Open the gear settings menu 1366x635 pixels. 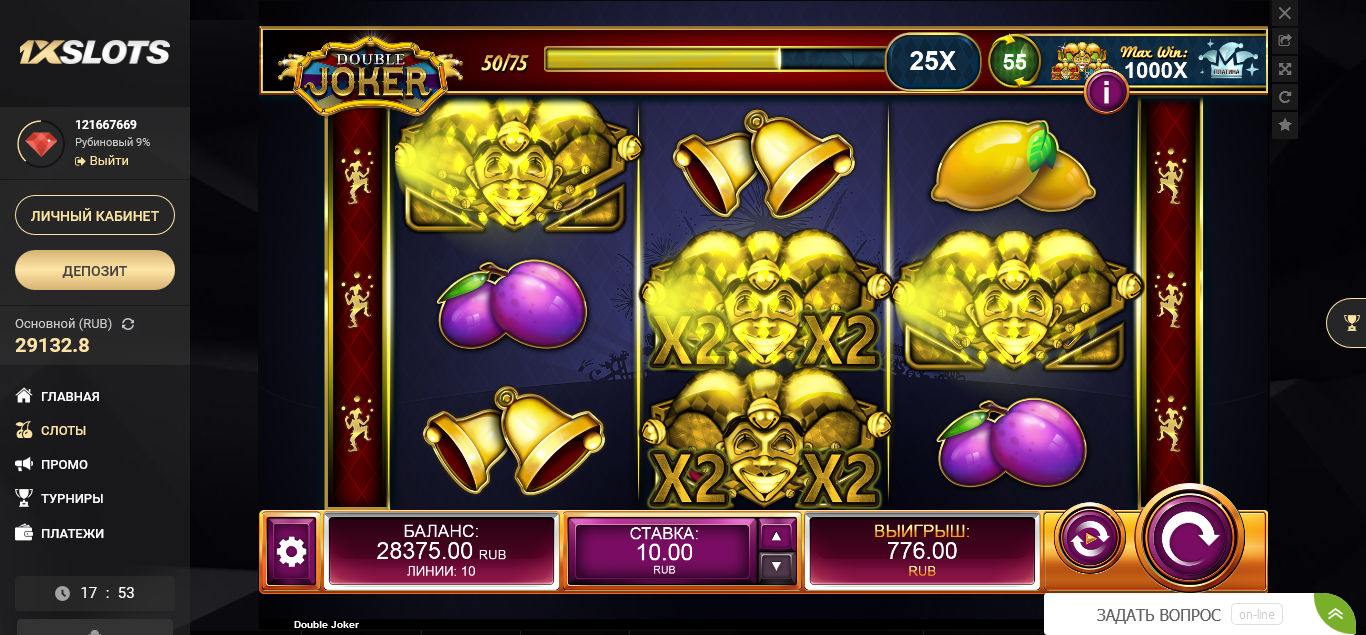click(291, 551)
